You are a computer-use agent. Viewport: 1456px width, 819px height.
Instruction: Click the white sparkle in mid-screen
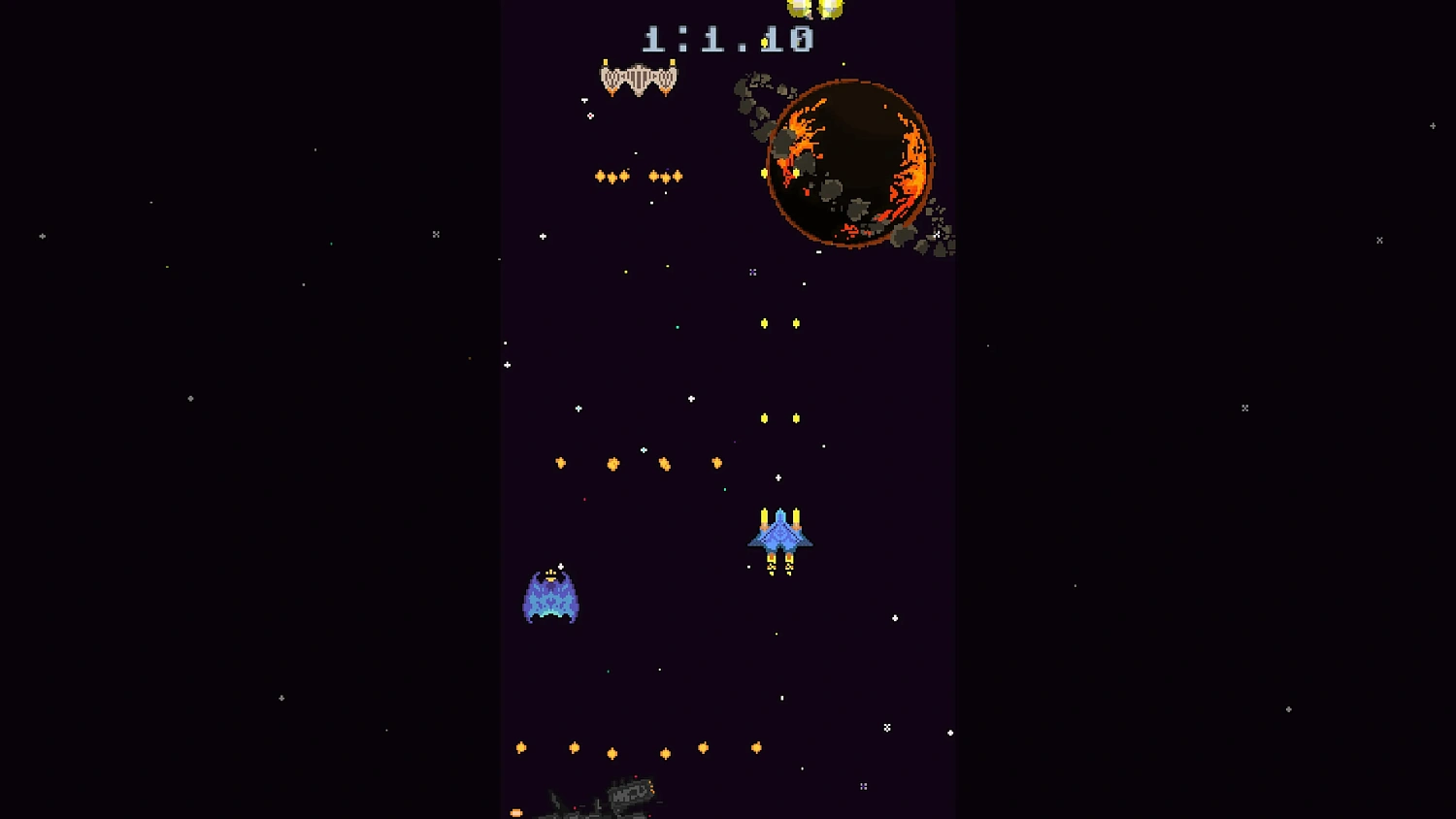691,398
